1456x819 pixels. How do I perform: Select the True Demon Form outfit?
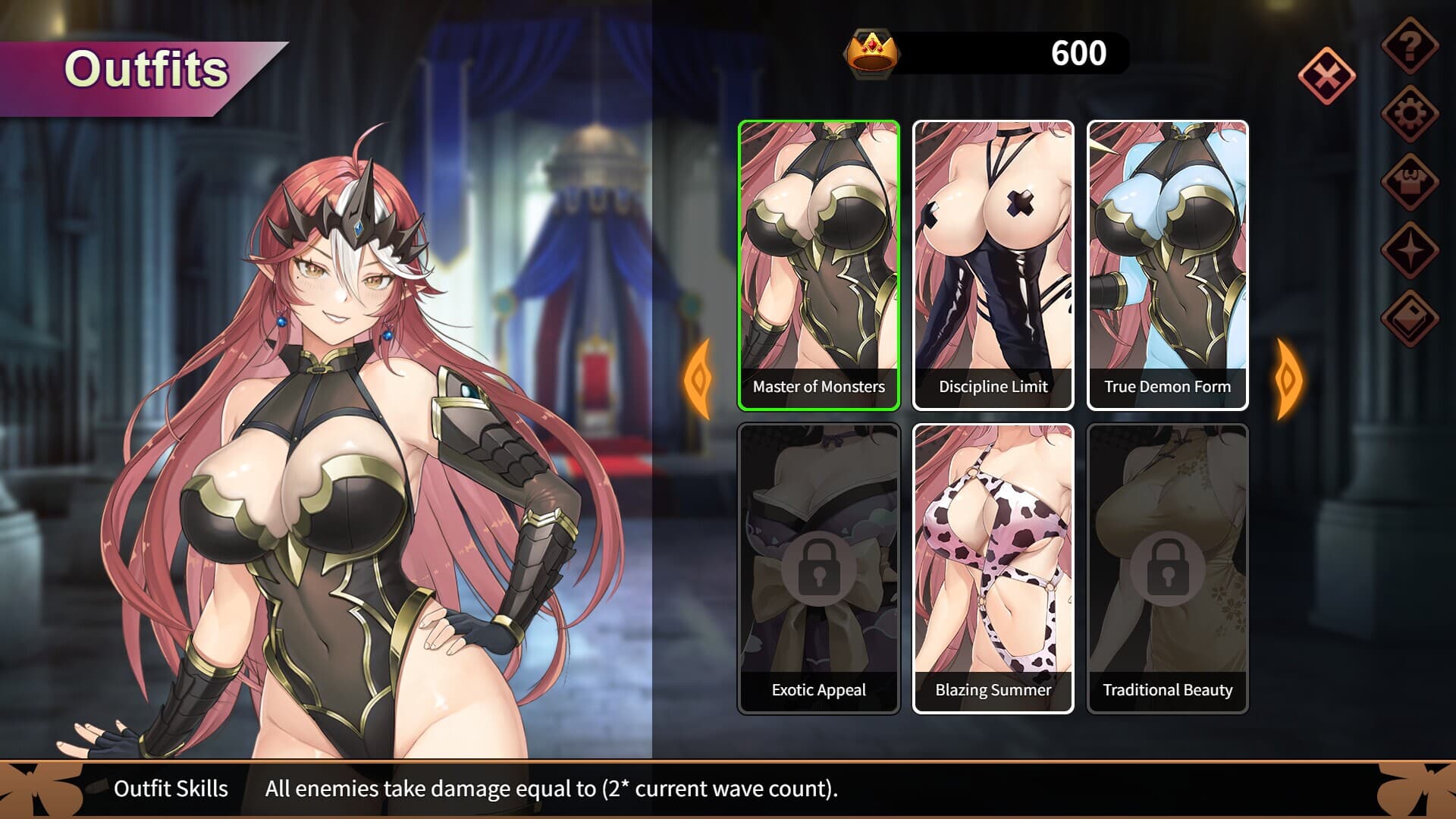pos(1167,258)
